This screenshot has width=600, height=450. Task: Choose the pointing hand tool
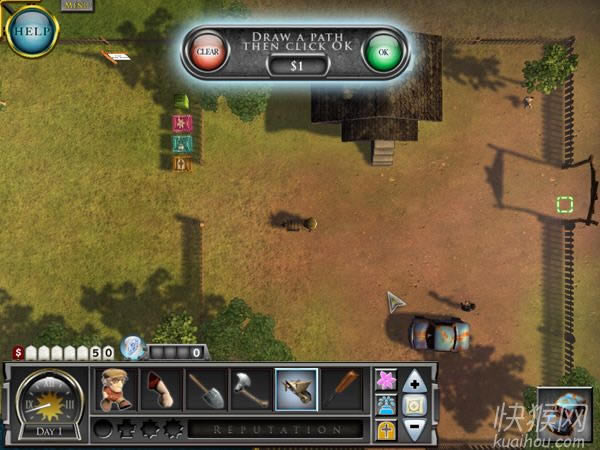tap(162, 389)
